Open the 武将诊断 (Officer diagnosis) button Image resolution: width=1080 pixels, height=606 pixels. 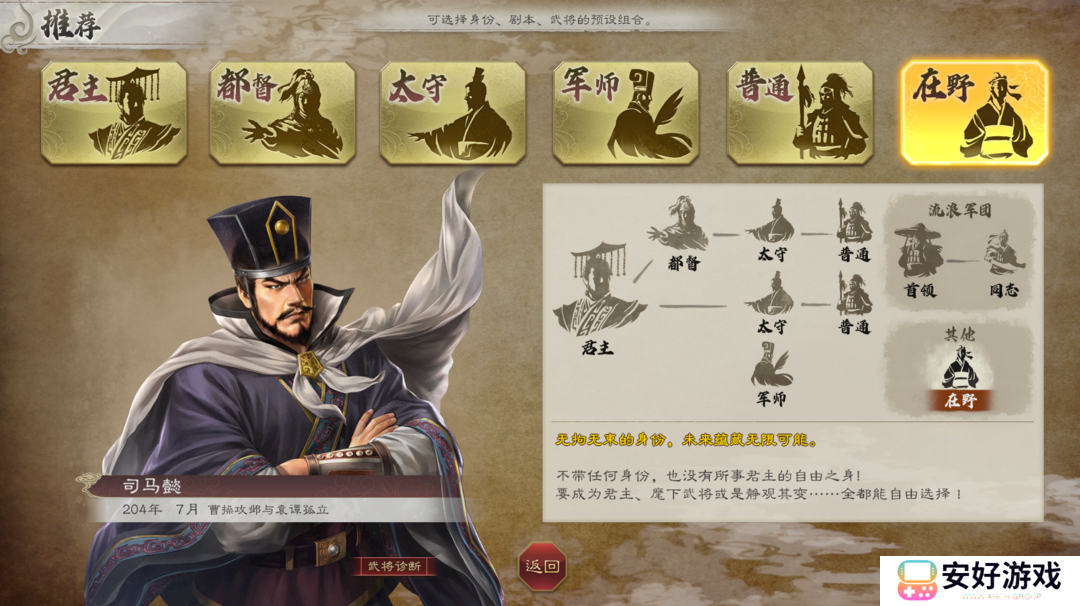pos(397,566)
